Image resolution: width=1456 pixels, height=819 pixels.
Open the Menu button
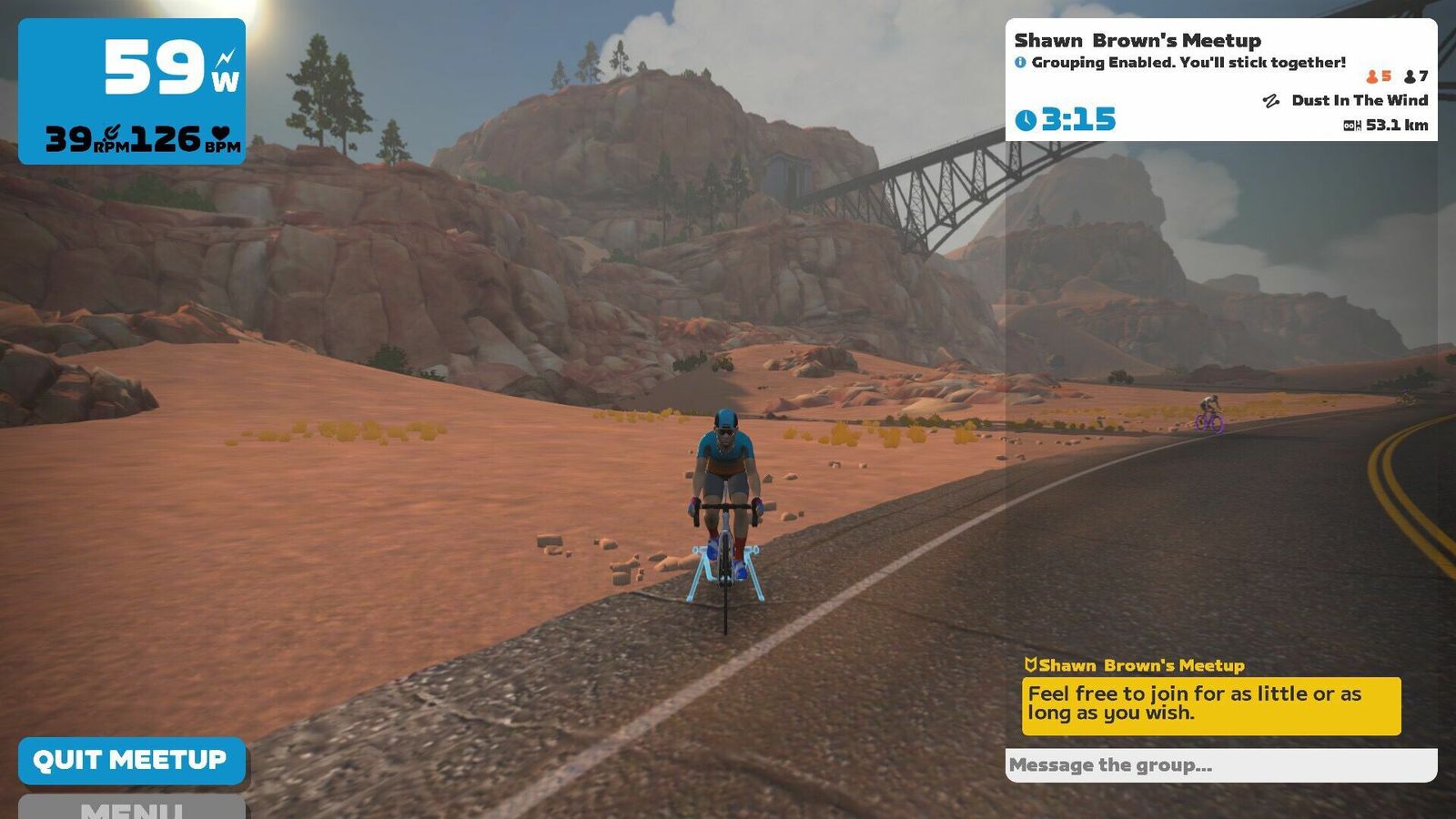tap(131, 807)
